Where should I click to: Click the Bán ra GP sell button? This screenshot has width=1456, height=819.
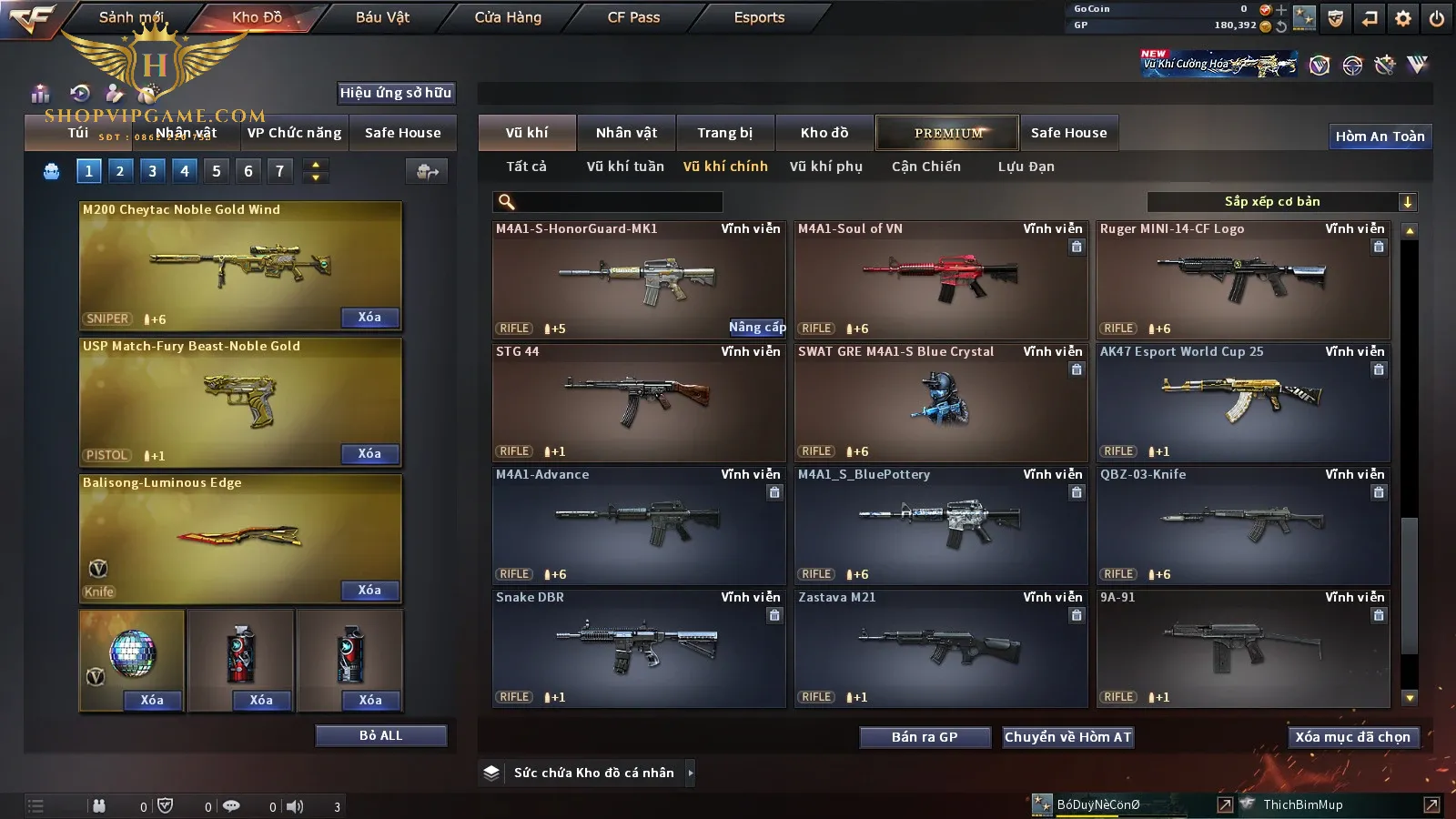click(925, 737)
